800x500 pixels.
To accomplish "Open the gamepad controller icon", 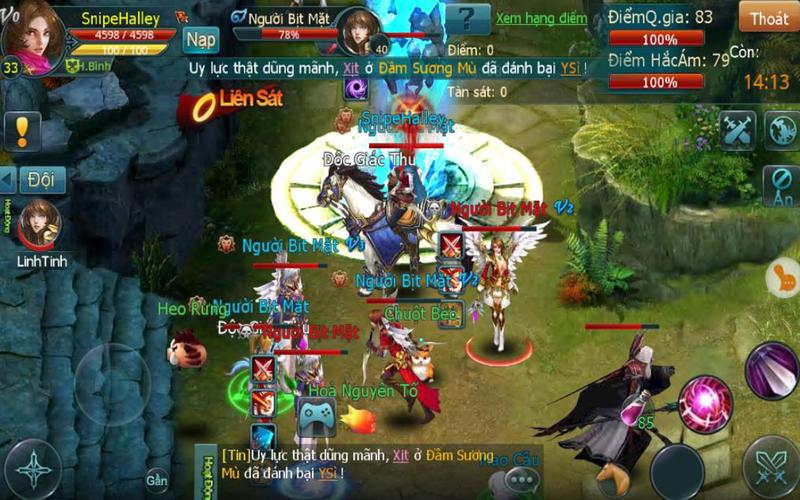I will tap(314, 417).
